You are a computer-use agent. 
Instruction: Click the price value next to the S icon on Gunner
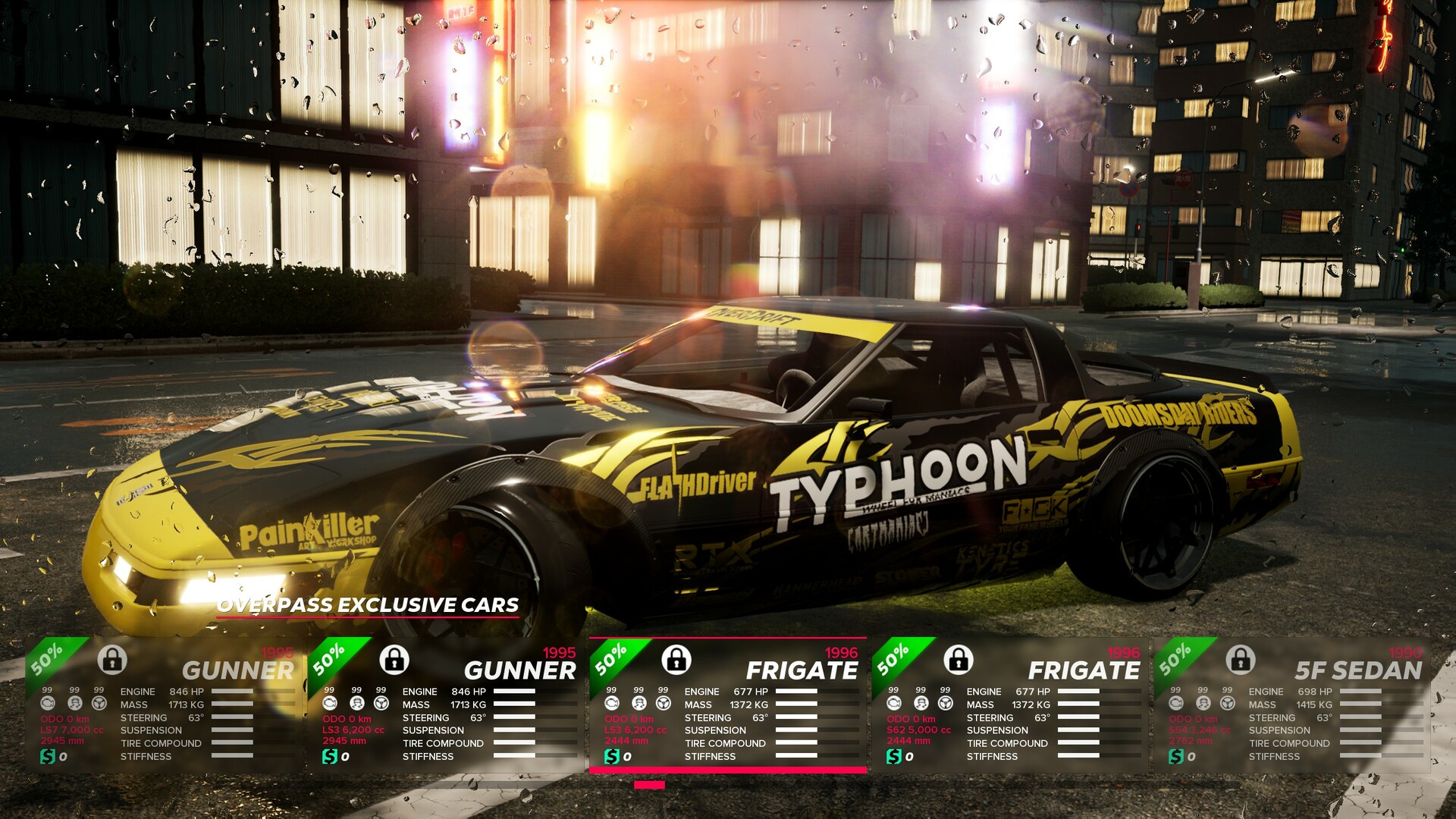[63, 757]
